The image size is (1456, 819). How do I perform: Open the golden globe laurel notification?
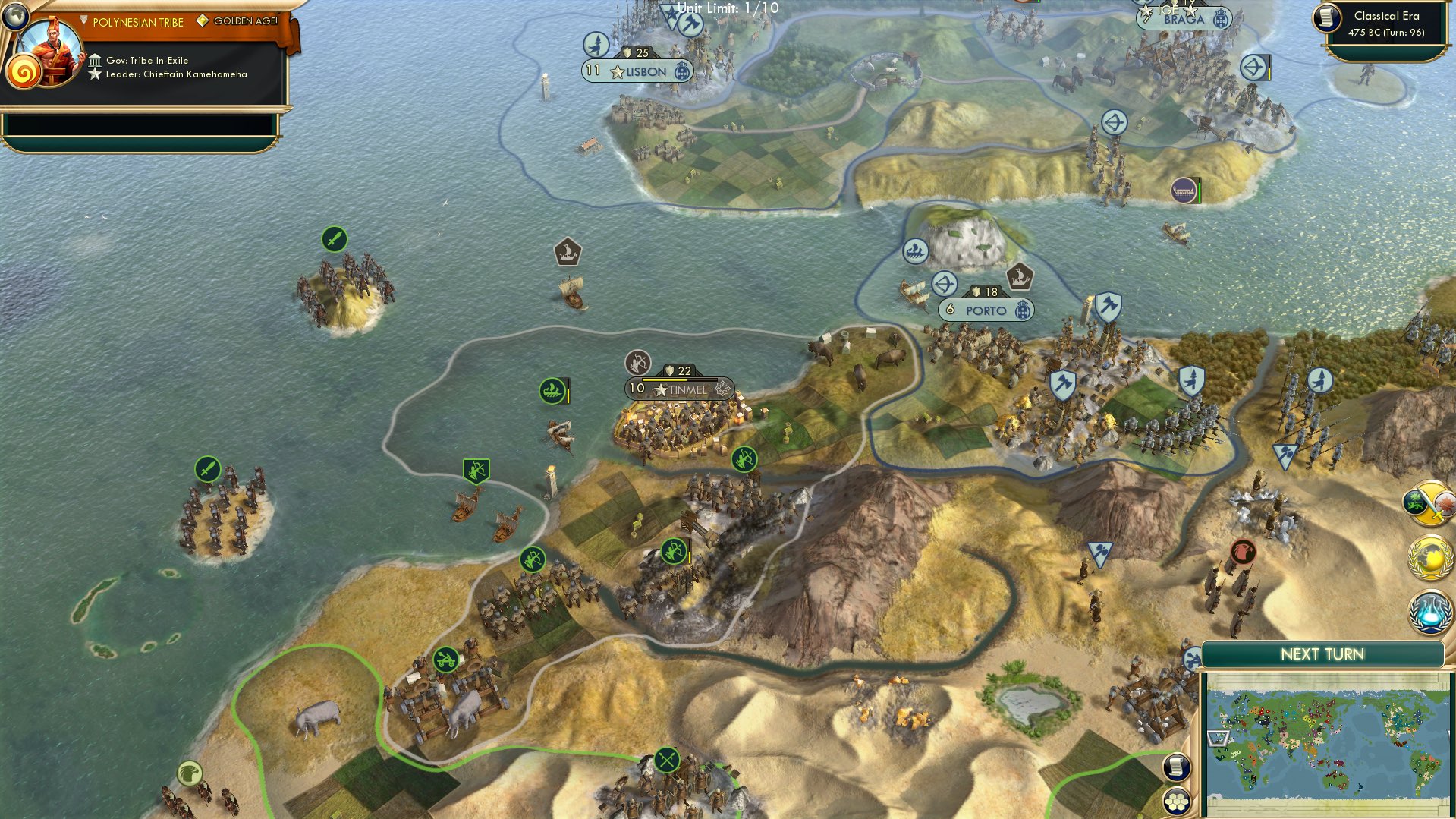tap(1431, 558)
